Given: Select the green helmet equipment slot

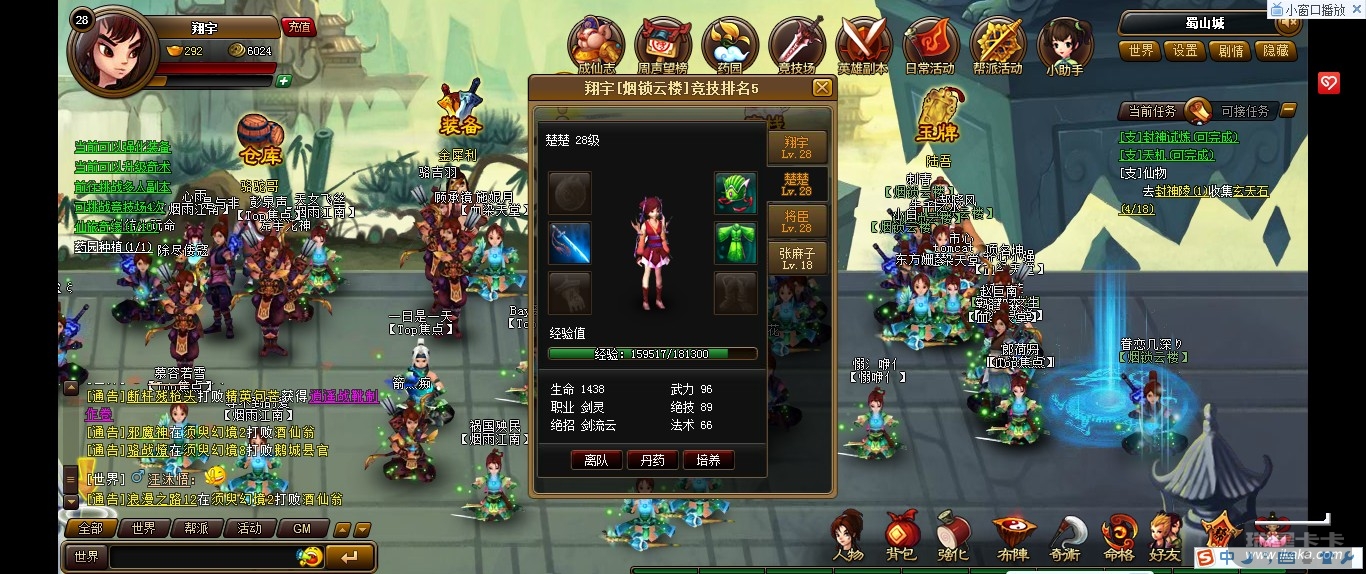Looking at the screenshot, I should coord(735,194).
